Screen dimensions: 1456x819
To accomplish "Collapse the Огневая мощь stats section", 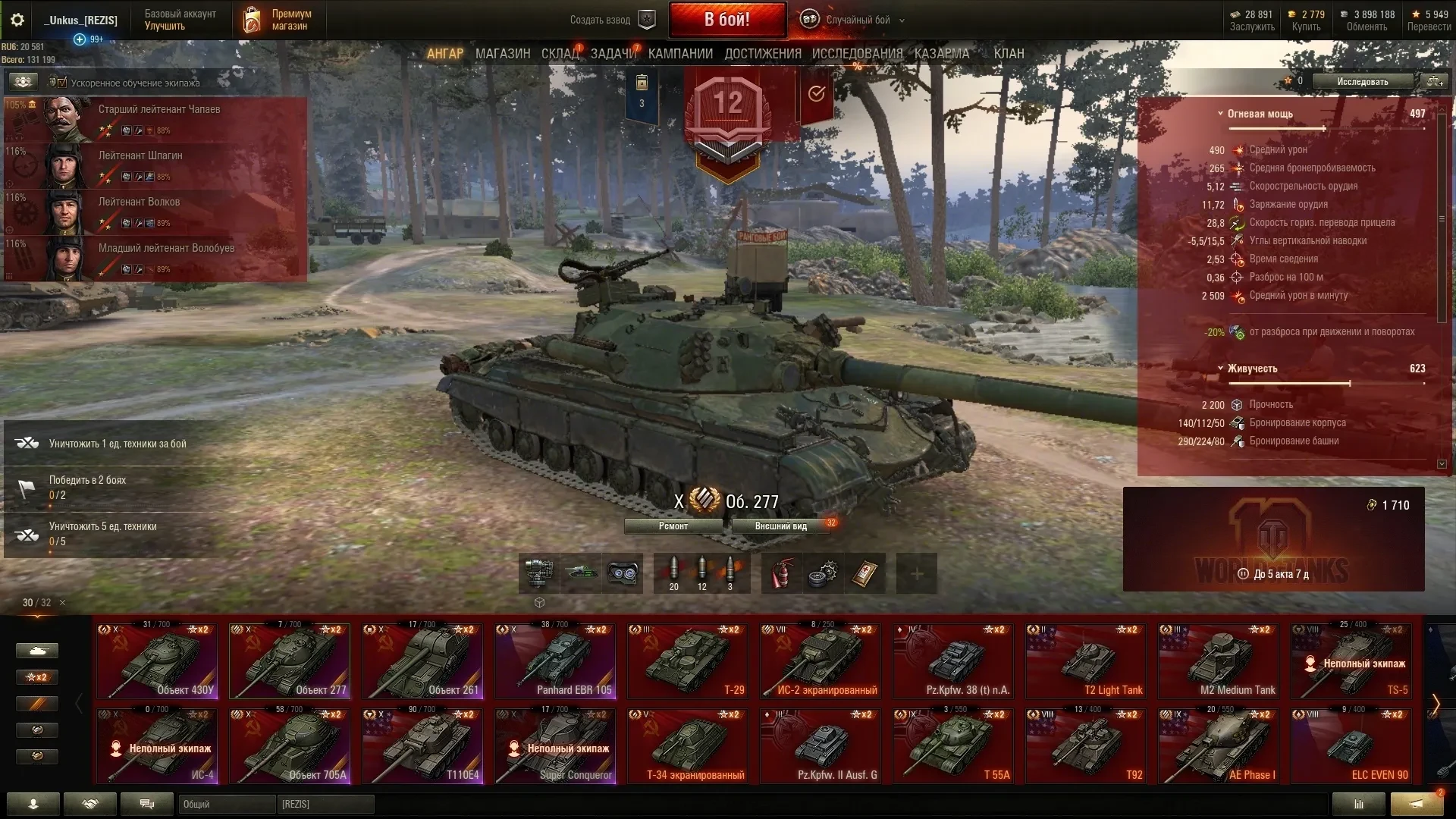I will click(x=1220, y=114).
